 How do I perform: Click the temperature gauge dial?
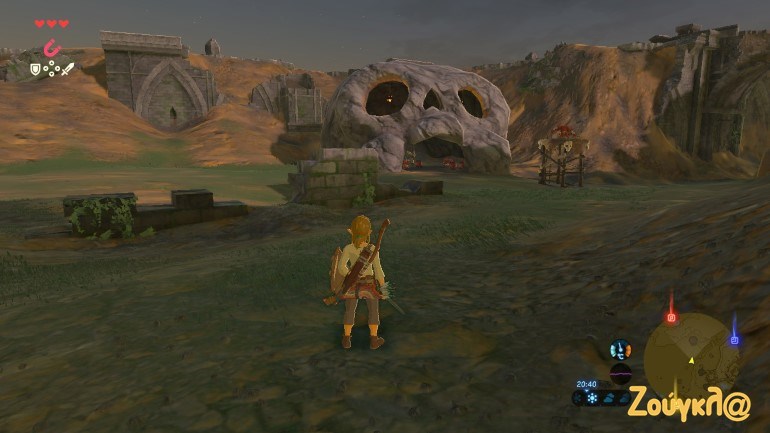[620, 350]
